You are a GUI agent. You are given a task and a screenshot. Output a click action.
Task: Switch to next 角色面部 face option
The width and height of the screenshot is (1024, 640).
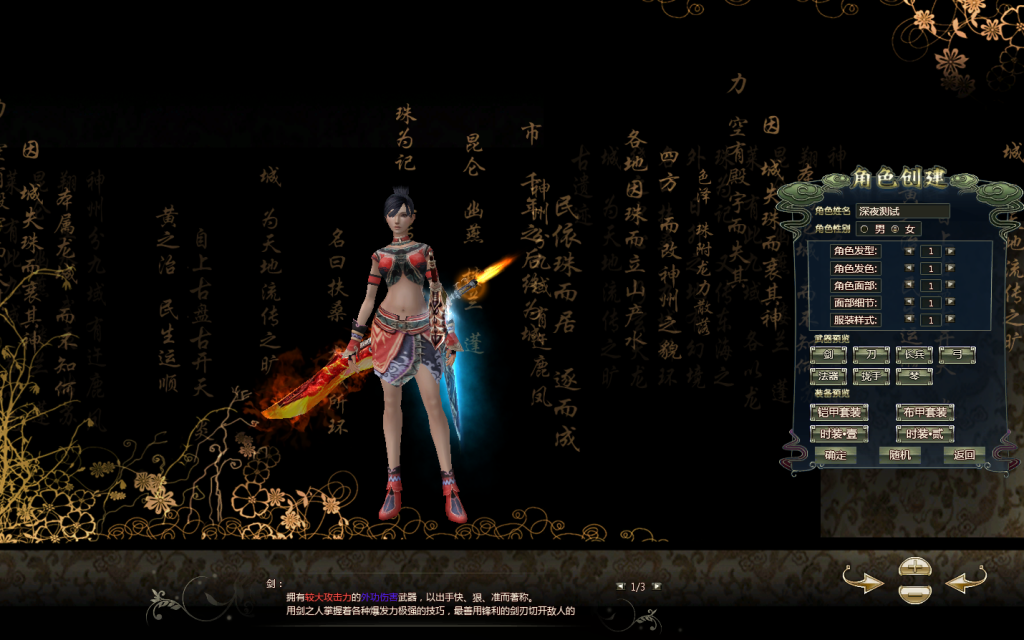950,285
